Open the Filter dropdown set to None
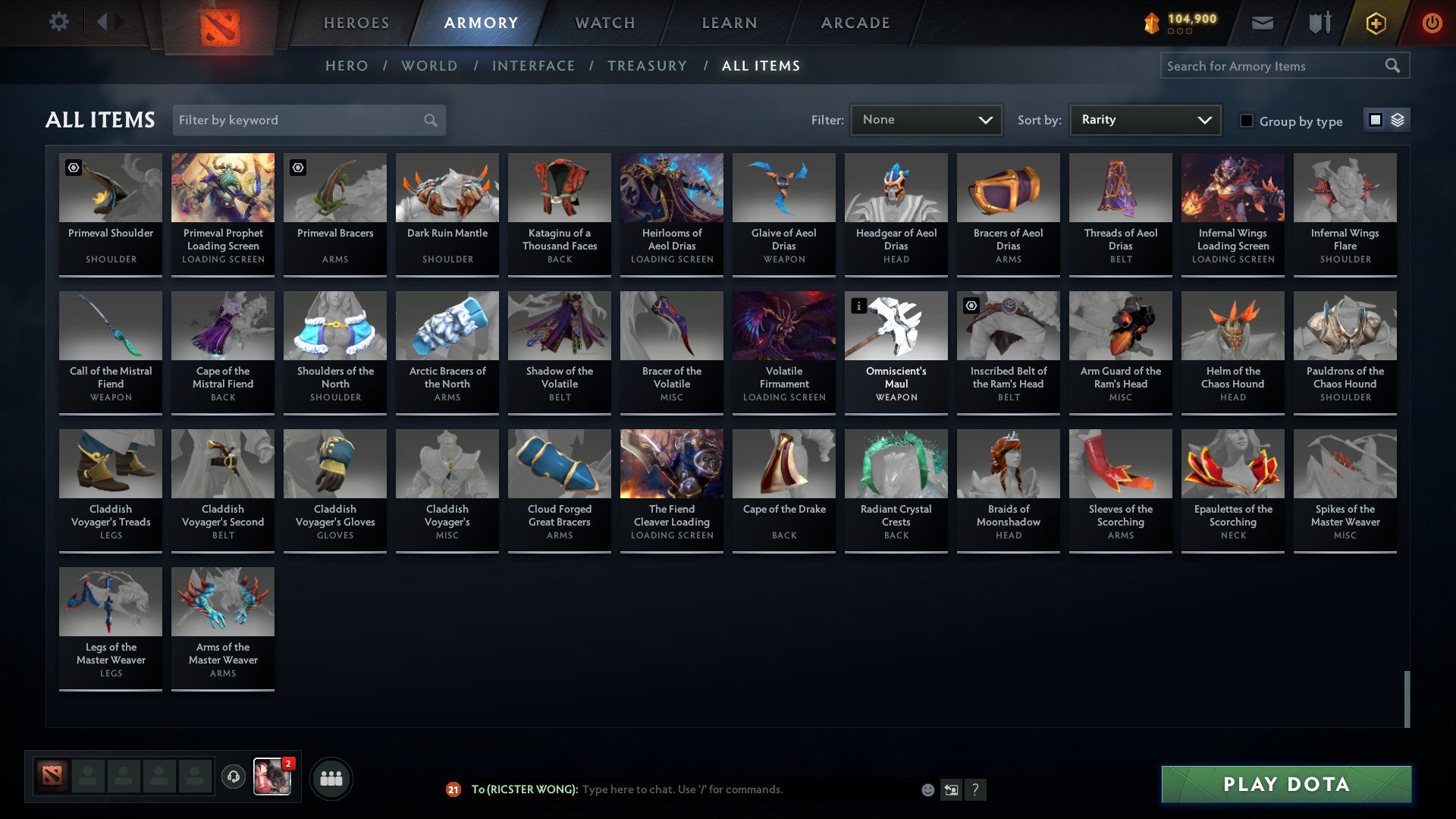The image size is (1456, 819). tap(926, 119)
